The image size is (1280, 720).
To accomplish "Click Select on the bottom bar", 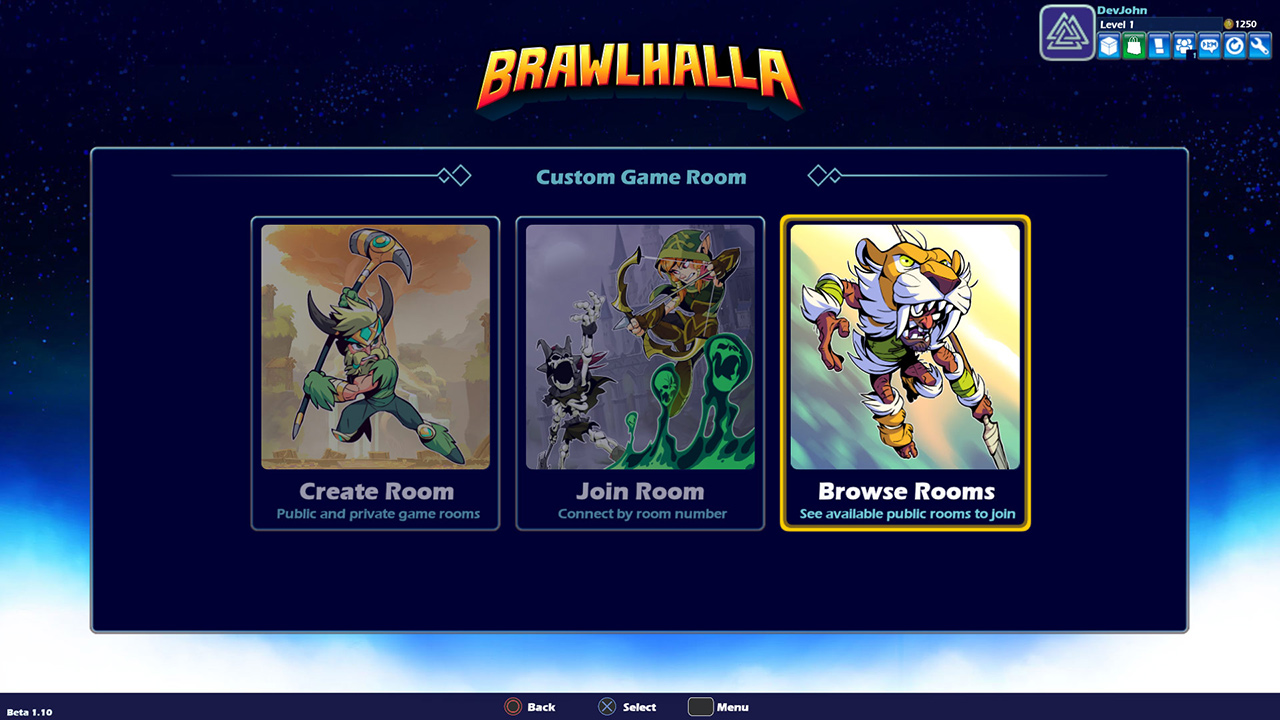I will tap(627, 707).
